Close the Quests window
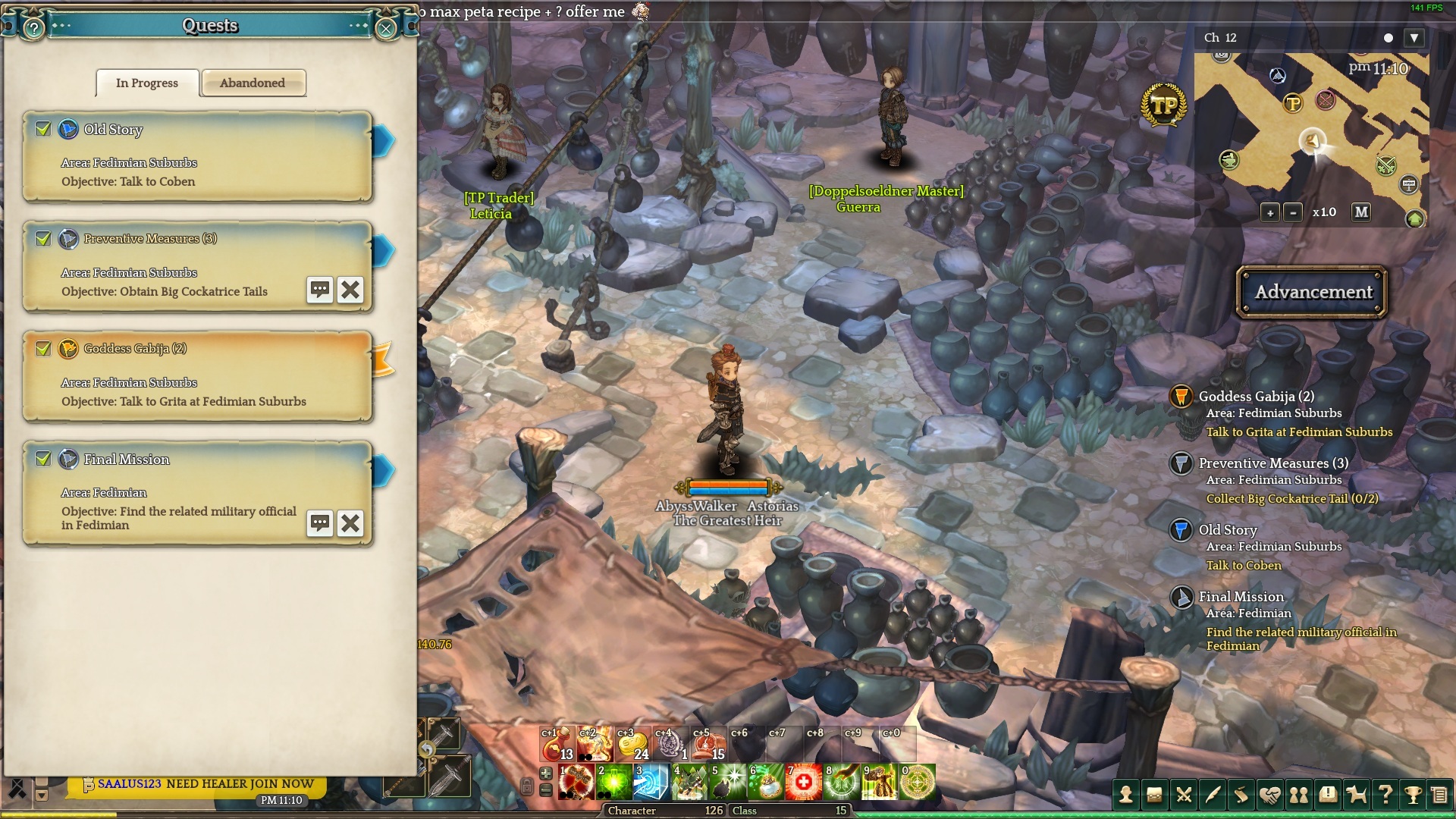 point(386,29)
